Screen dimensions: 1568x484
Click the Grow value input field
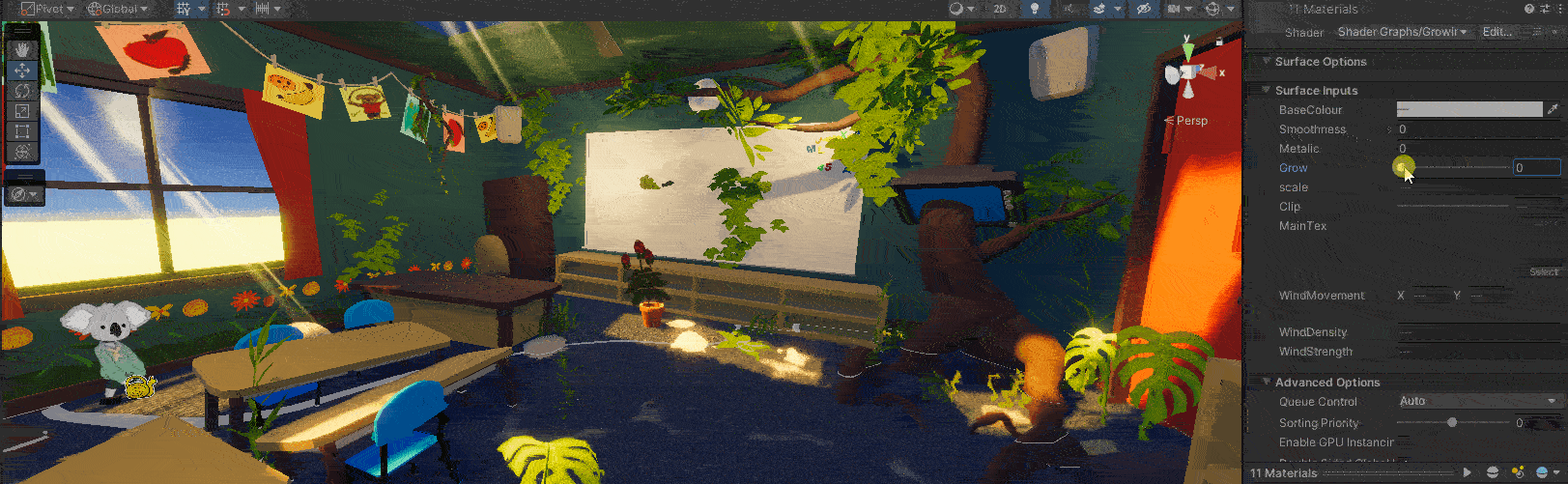1535,168
